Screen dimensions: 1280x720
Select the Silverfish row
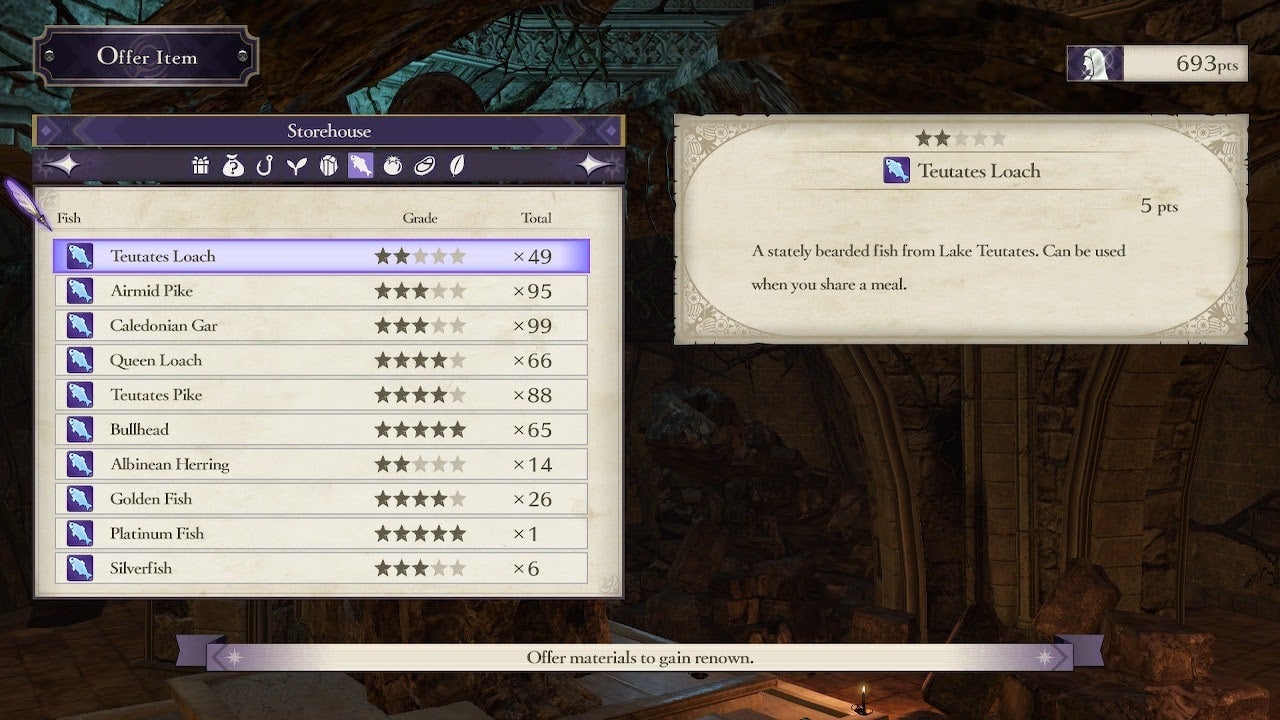[x=321, y=568]
